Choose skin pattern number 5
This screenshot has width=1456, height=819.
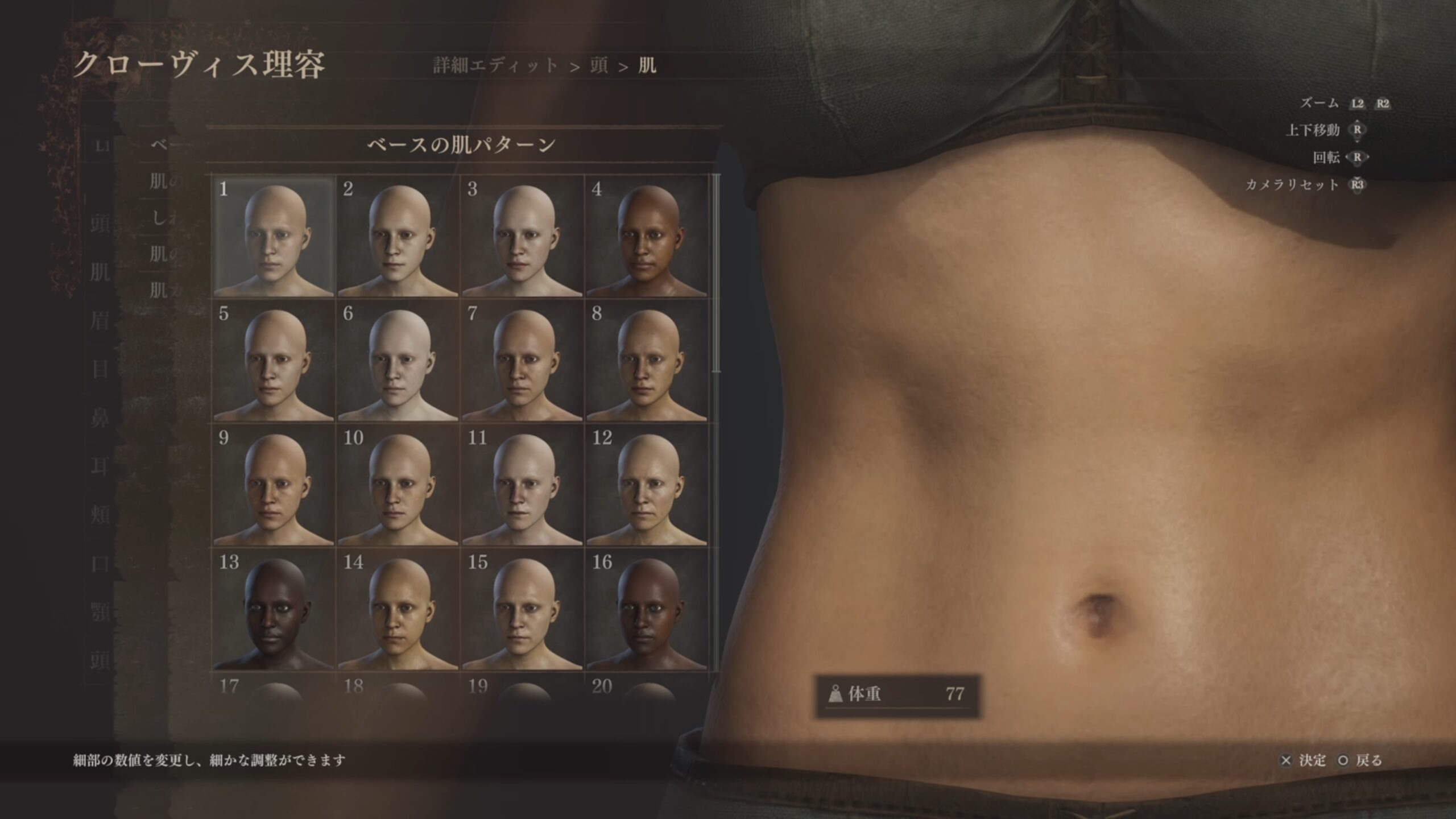point(274,361)
